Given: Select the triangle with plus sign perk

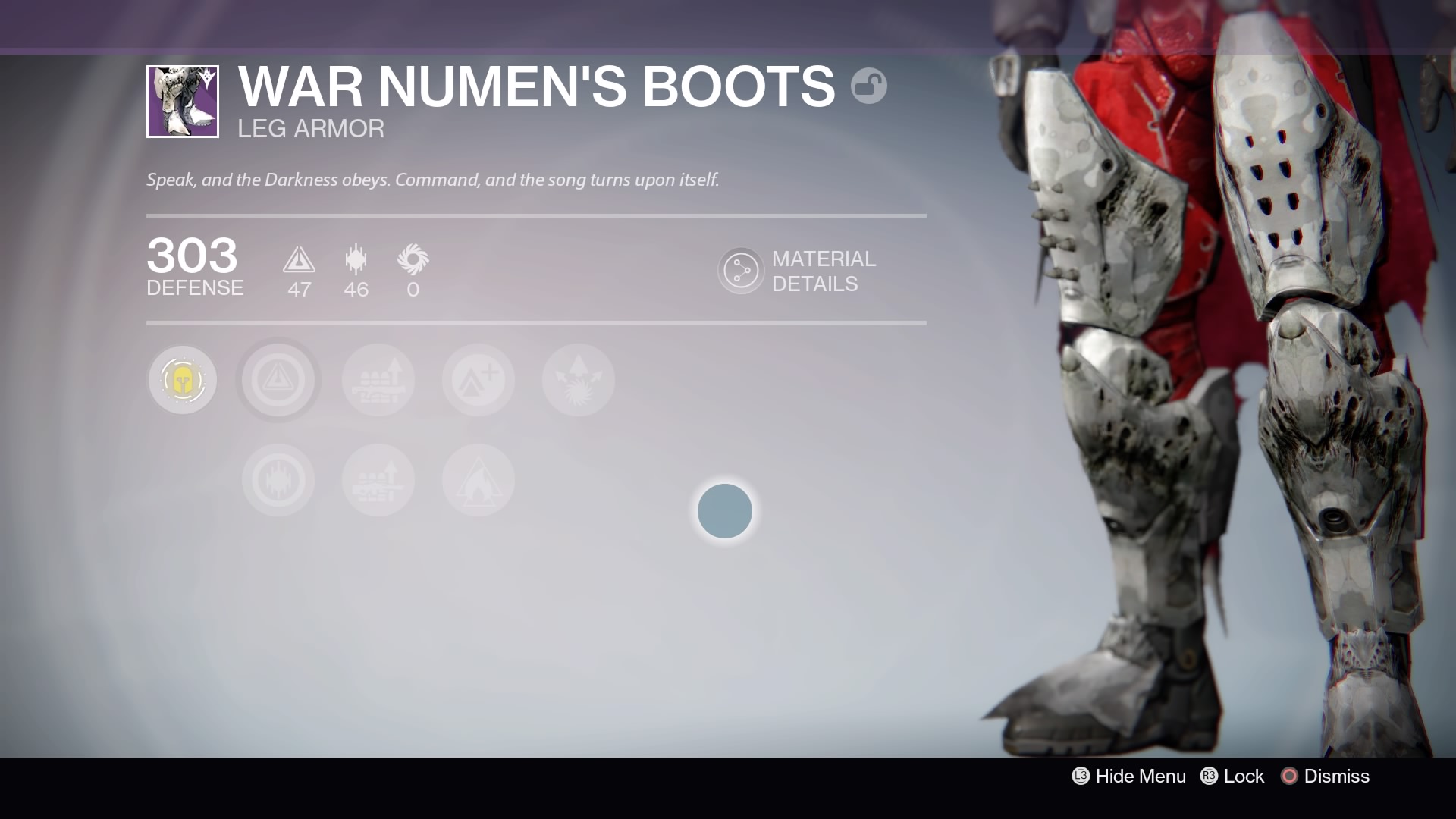Looking at the screenshot, I should point(479,380).
